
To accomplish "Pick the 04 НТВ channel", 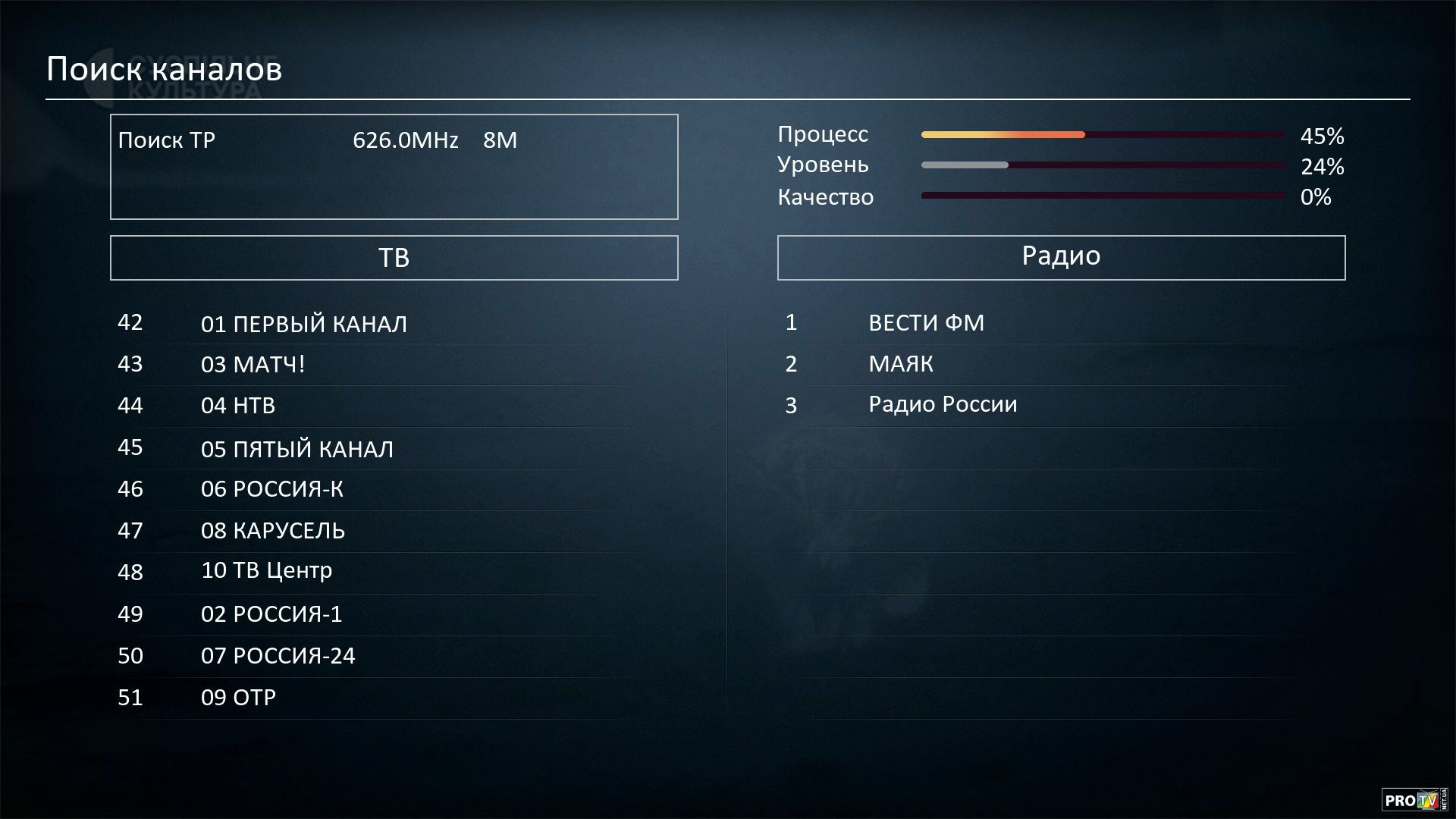I will [x=237, y=406].
